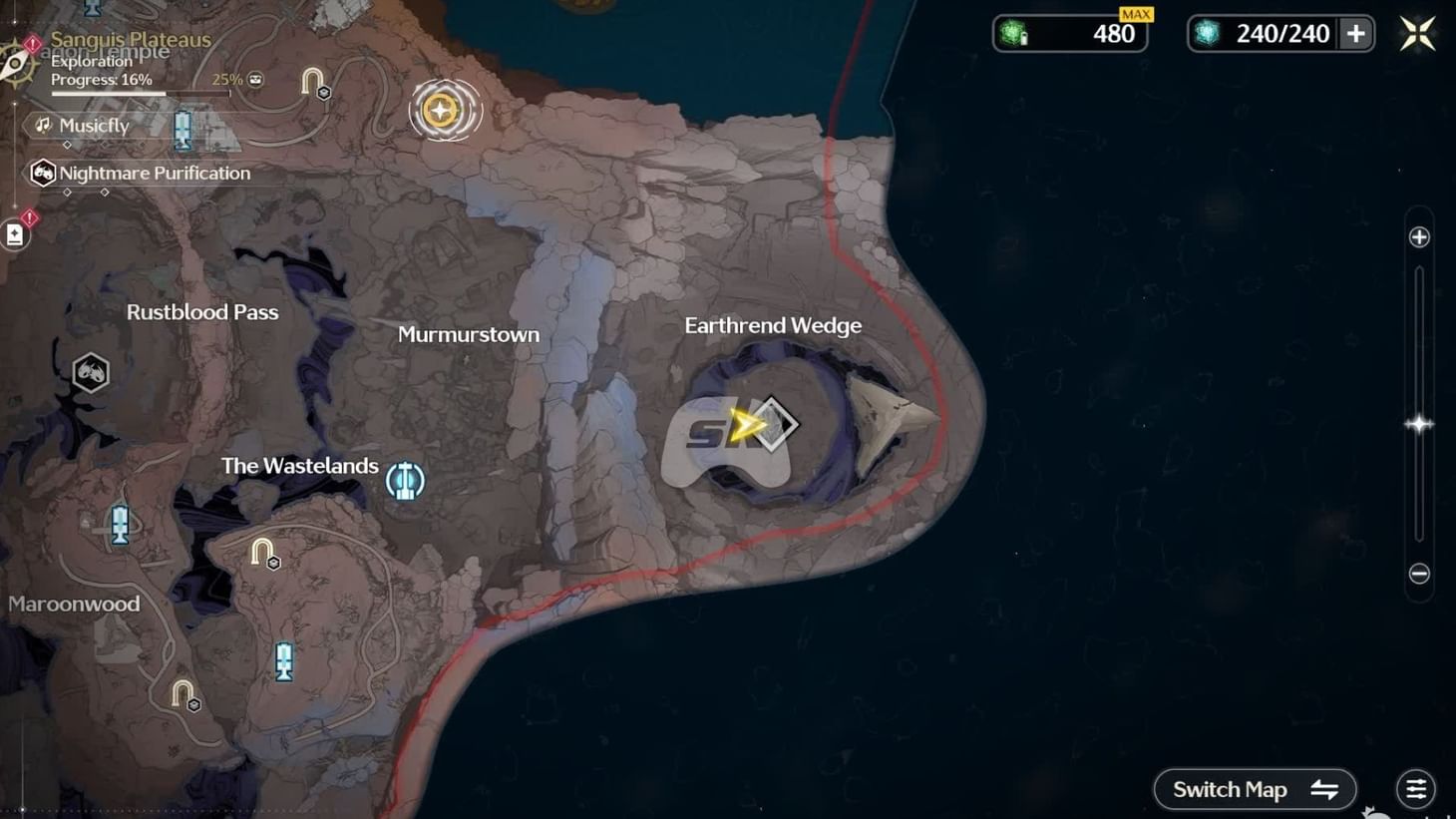
Task: Click the plus button next to 240/240 Waveplates
Action: (1356, 33)
